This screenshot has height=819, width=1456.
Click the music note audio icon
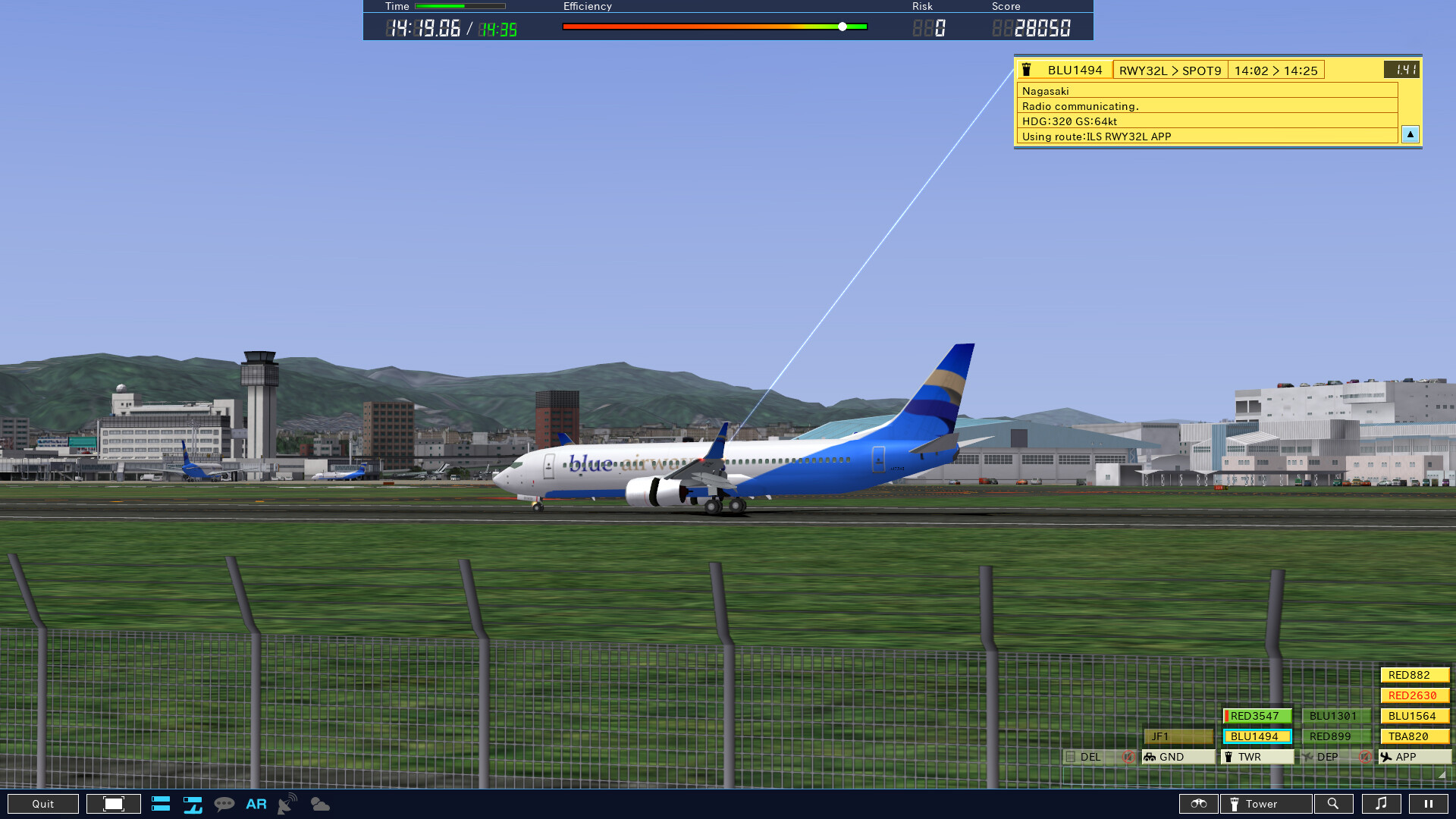[x=1382, y=804]
